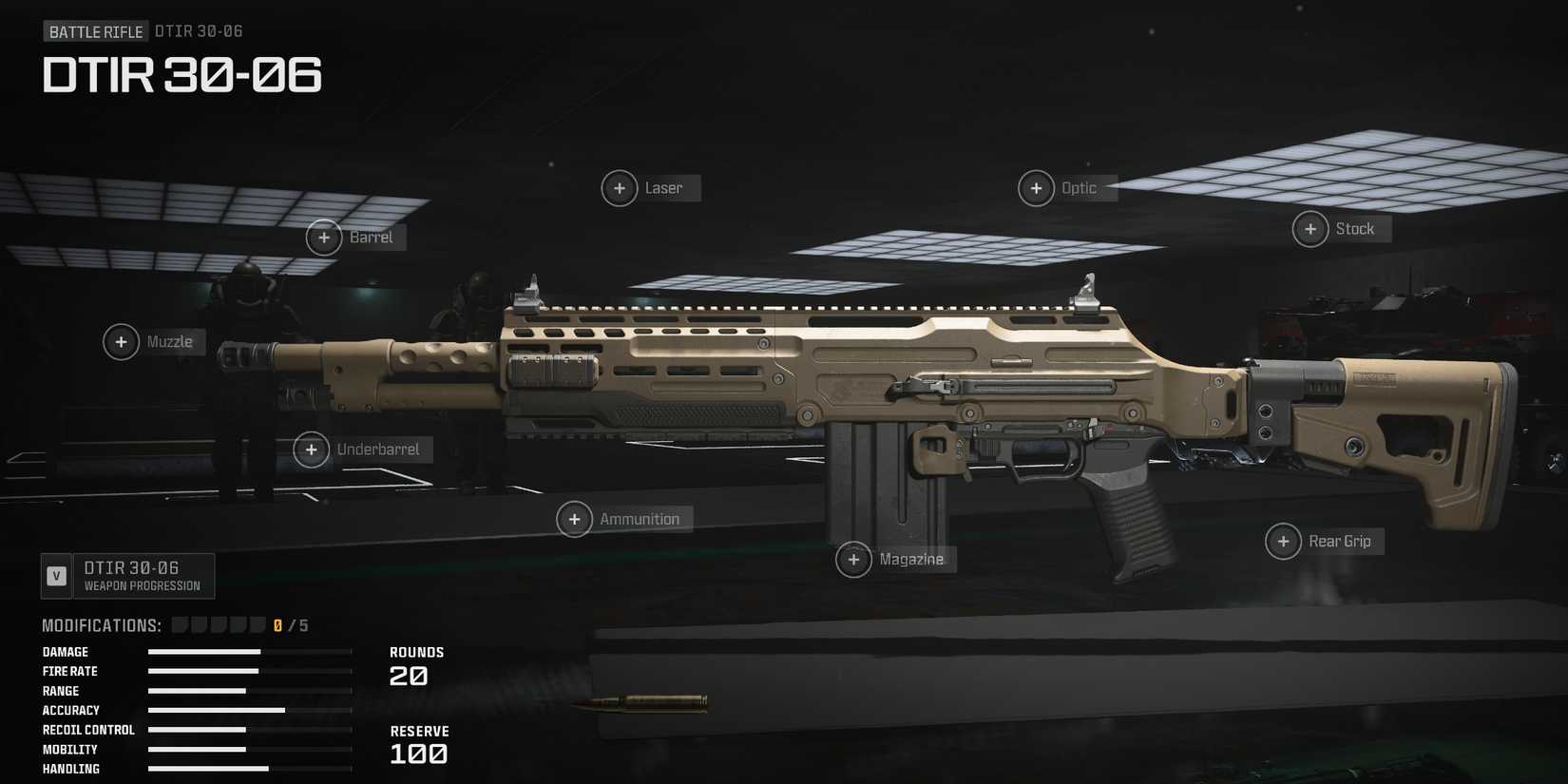1568x784 pixels.
Task: Open the Optic attachment slot
Action: 1036,187
